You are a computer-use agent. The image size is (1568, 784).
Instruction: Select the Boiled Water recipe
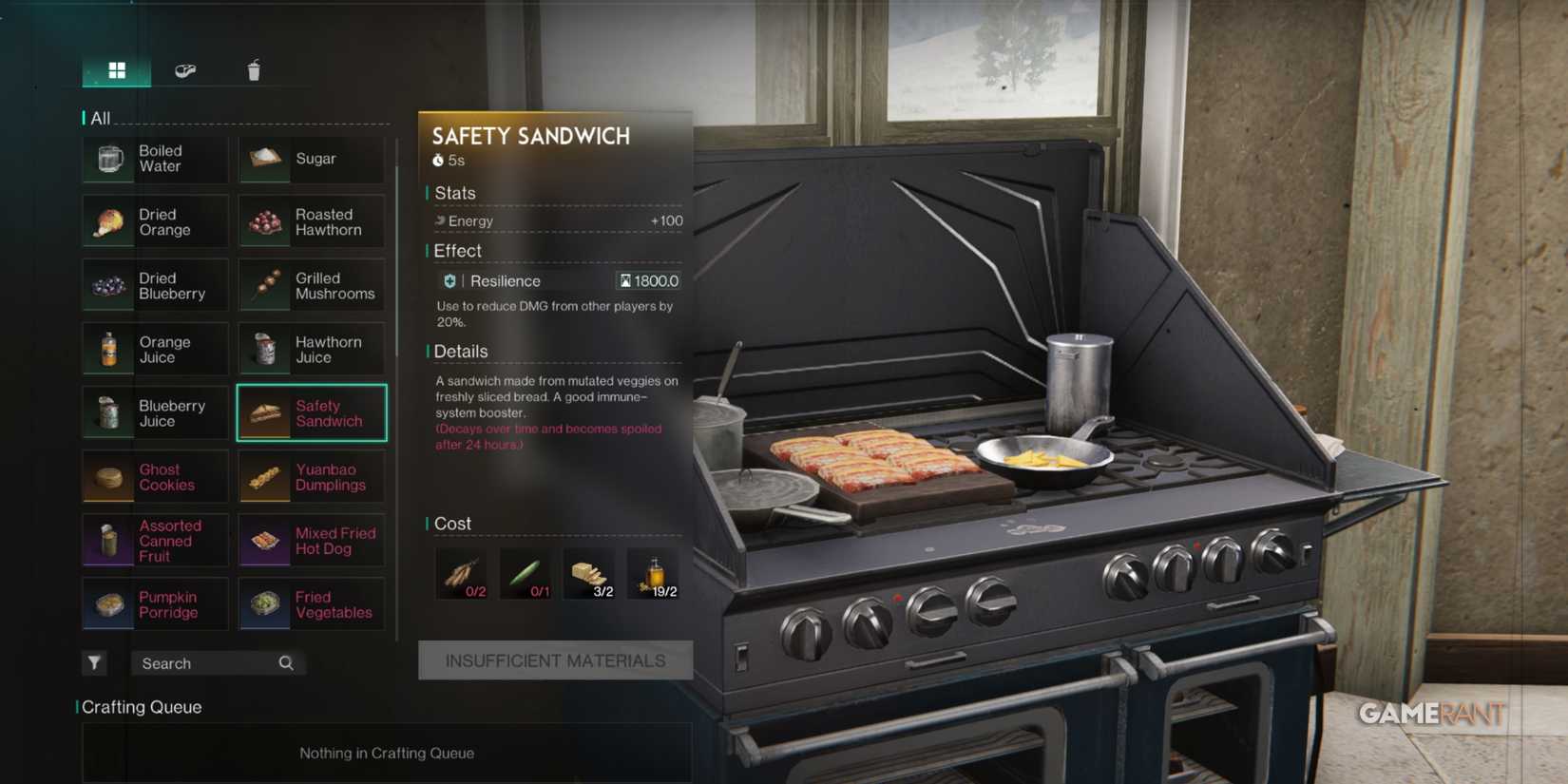(x=155, y=159)
